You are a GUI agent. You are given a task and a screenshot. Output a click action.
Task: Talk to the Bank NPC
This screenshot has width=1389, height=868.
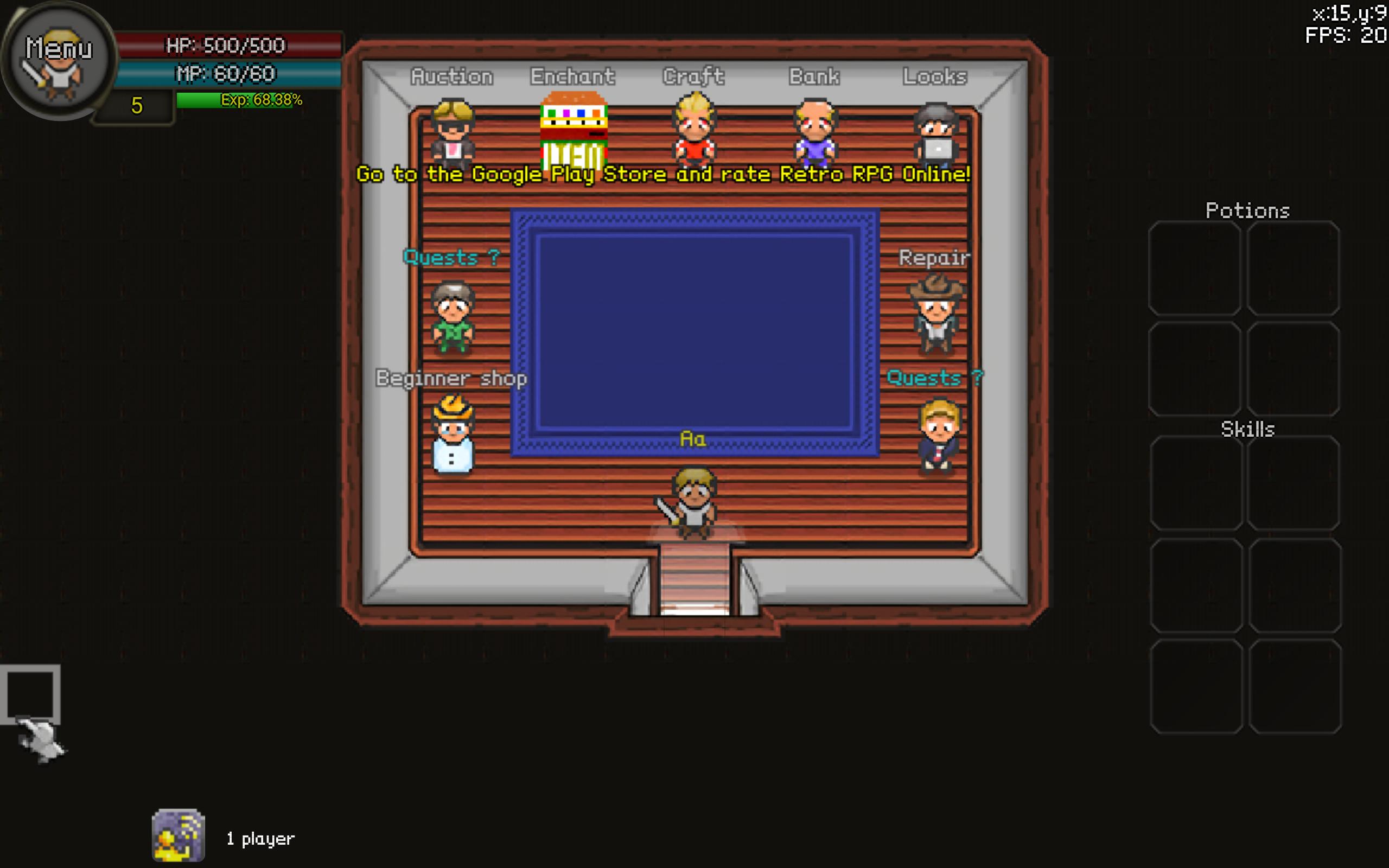(x=814, y=132)
